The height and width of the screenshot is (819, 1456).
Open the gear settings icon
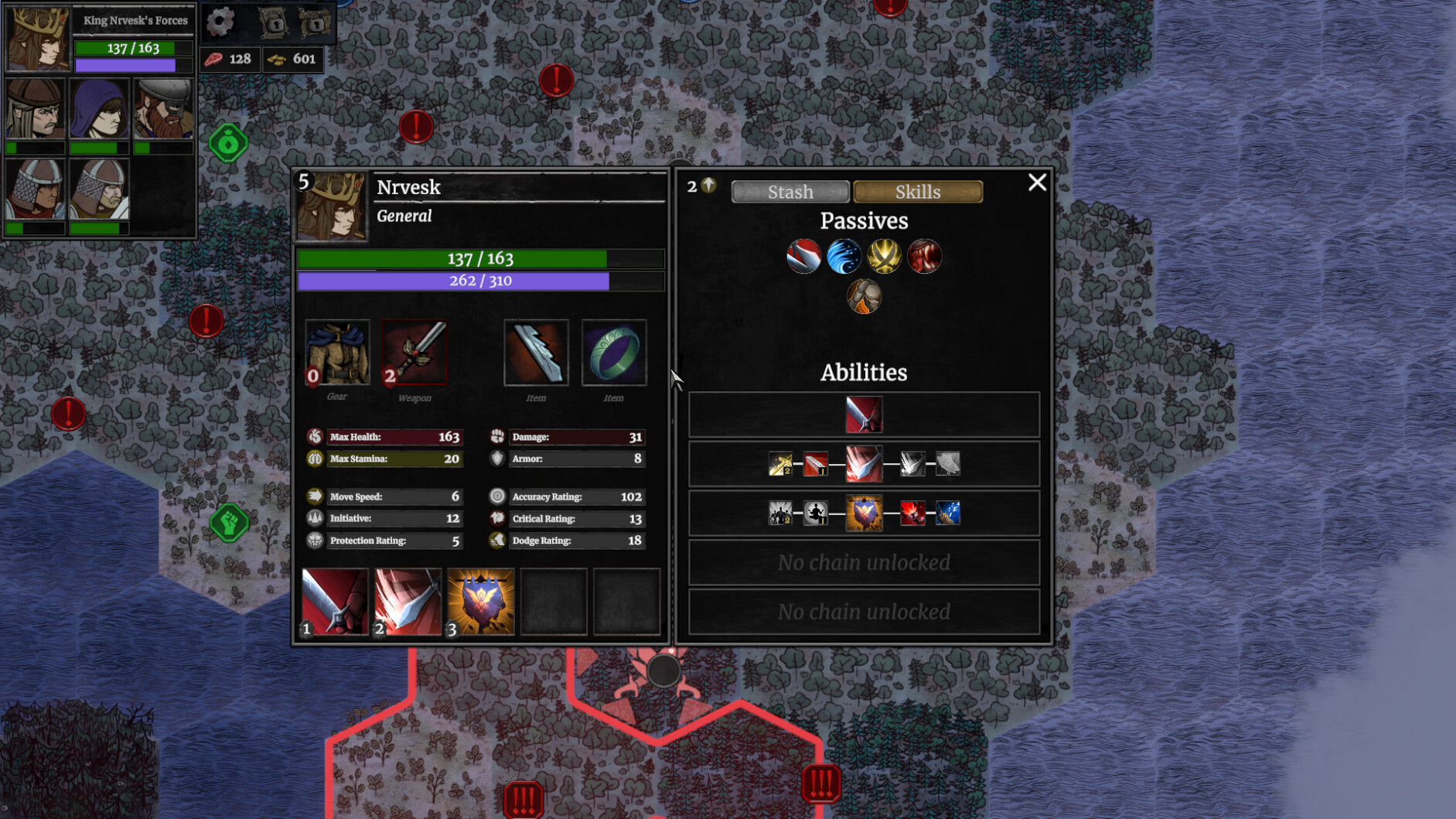coord(220,22)
